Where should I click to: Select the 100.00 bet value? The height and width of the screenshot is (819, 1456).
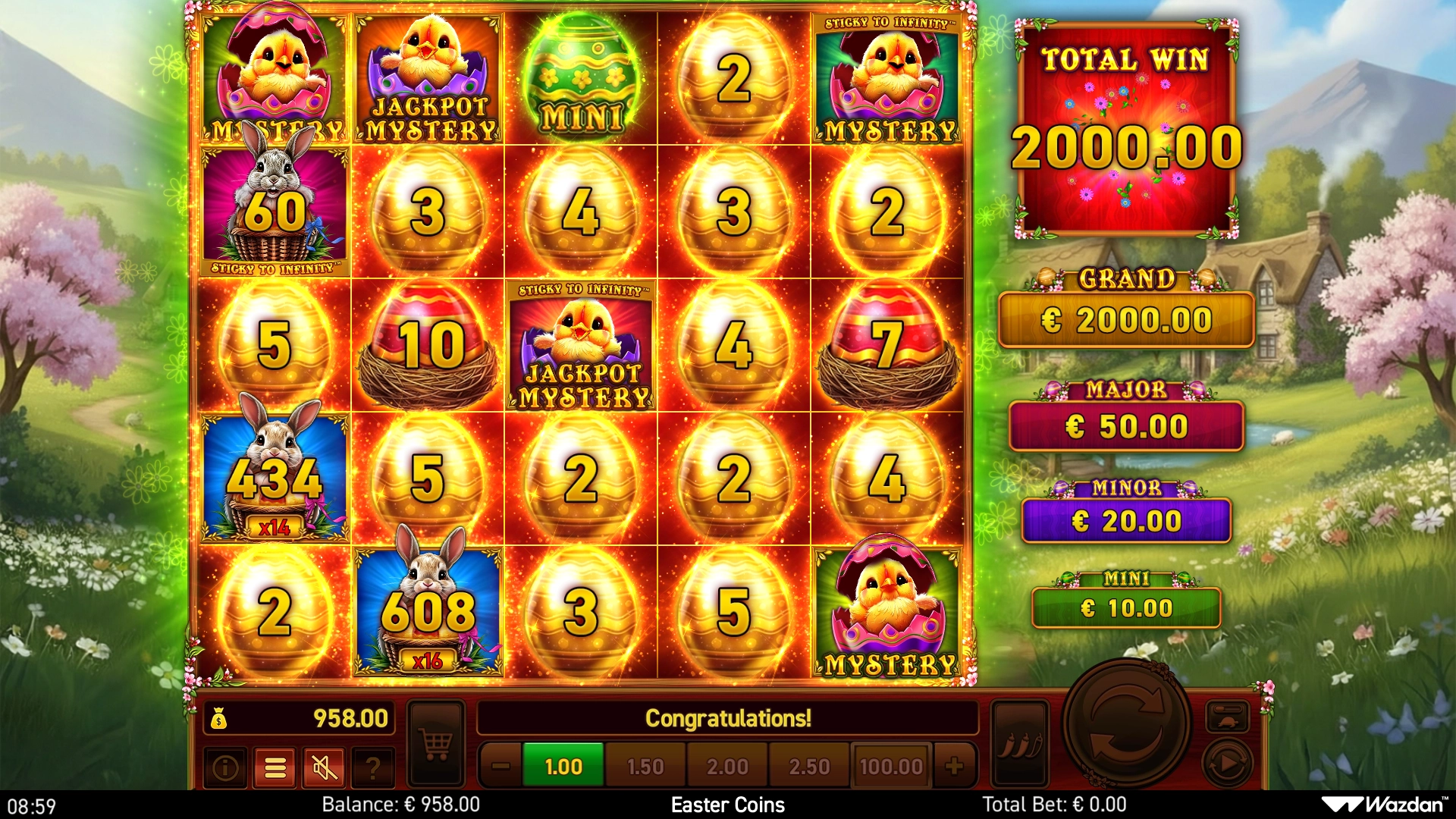891,767
